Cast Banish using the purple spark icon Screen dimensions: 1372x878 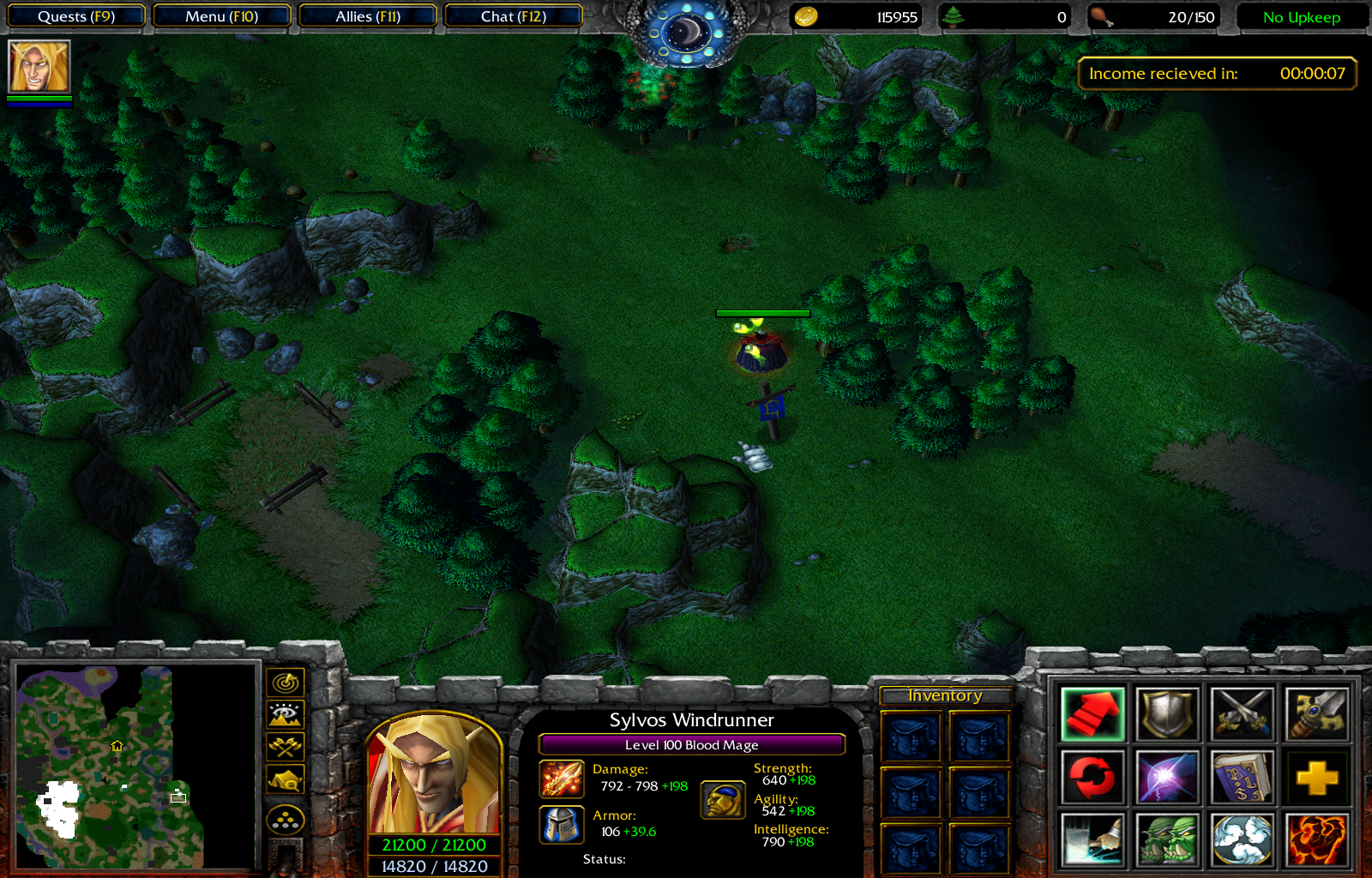click(1166, 776)
